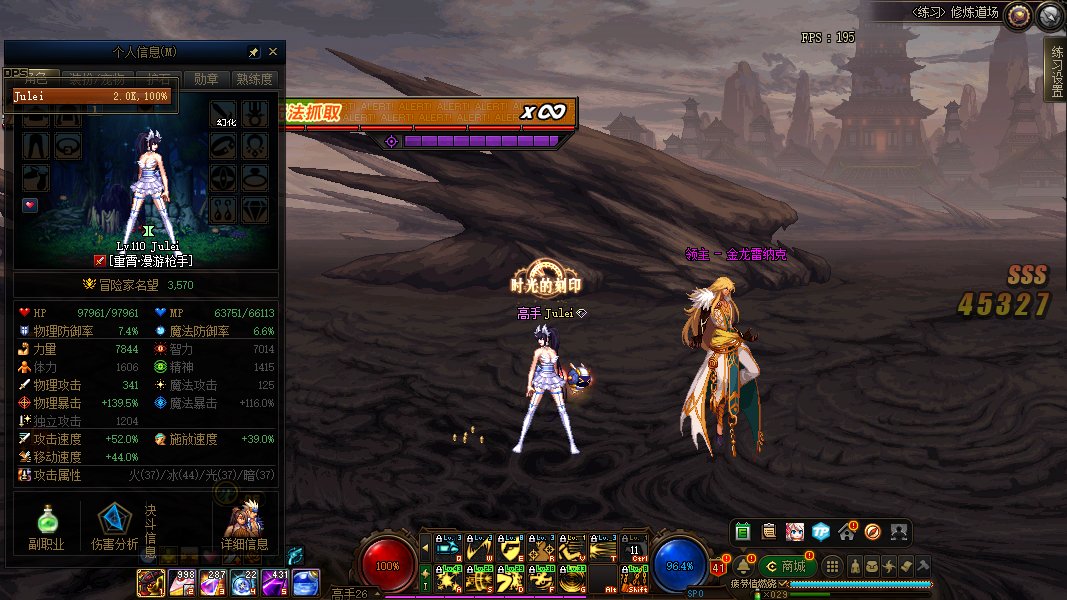
Task: Click the orange compass icon
Action: [873, 531]
